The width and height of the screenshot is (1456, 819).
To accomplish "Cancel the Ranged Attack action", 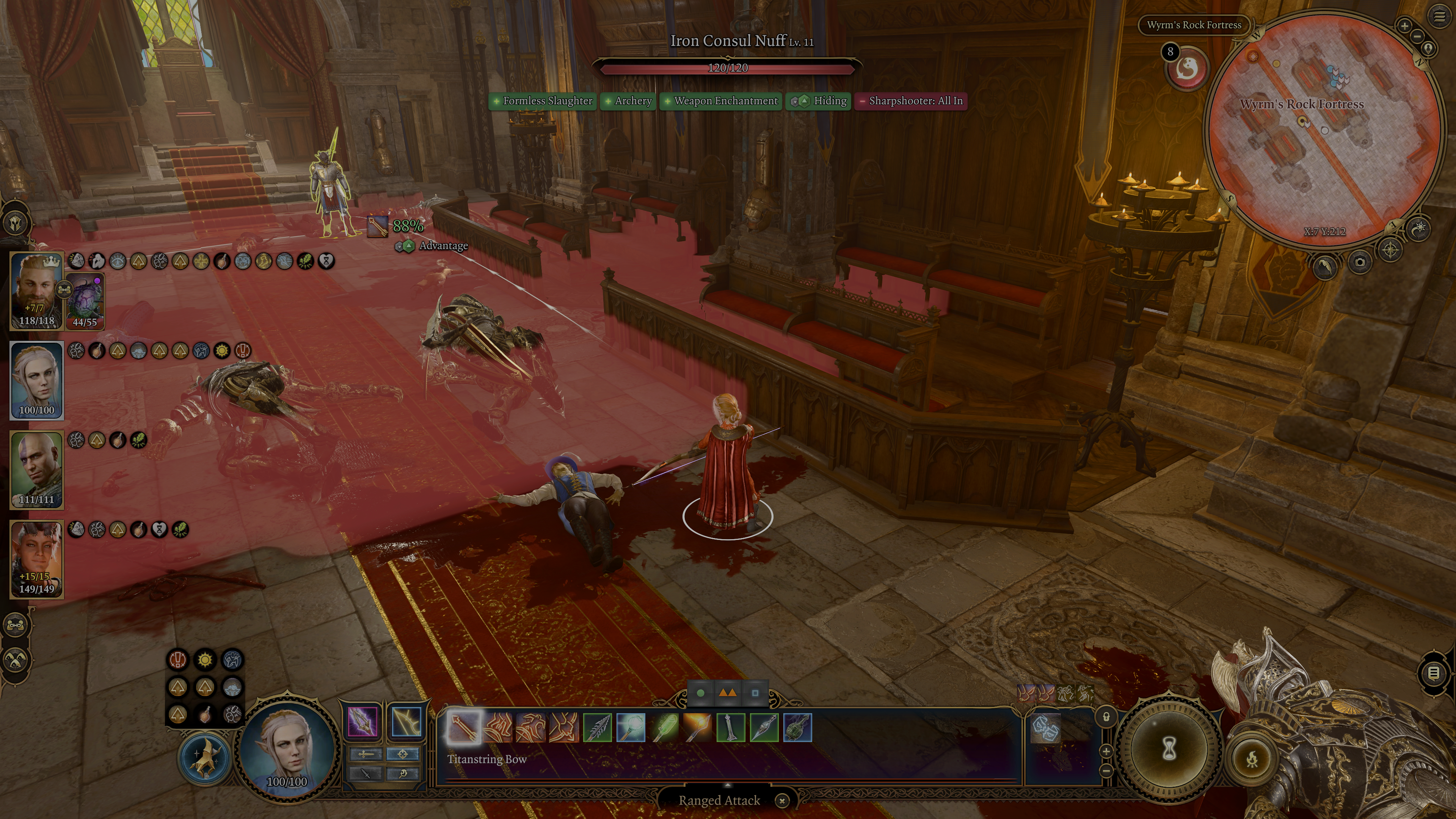I will pyautogui.click(x=782, y=800).
